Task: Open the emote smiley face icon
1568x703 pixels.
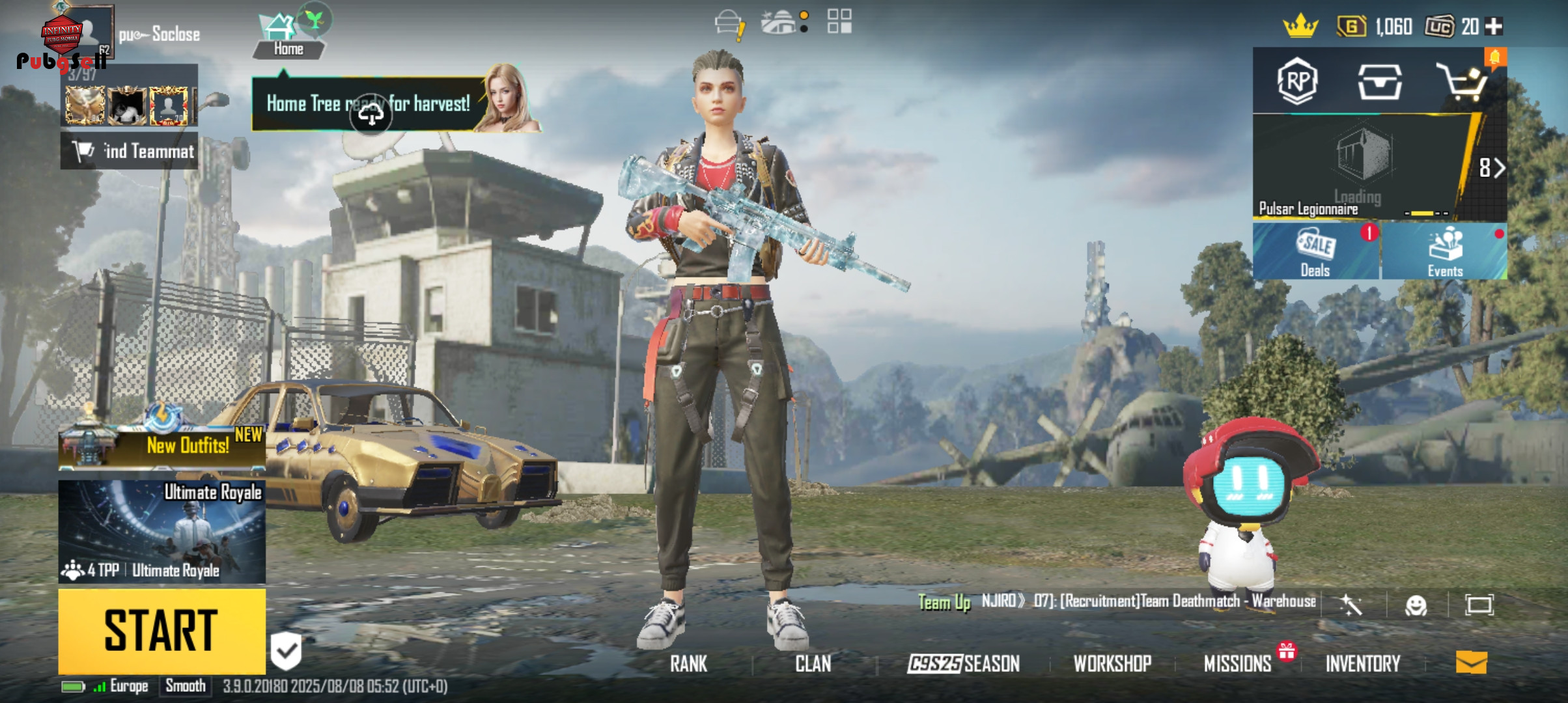Action: [x=1416, y=605]
